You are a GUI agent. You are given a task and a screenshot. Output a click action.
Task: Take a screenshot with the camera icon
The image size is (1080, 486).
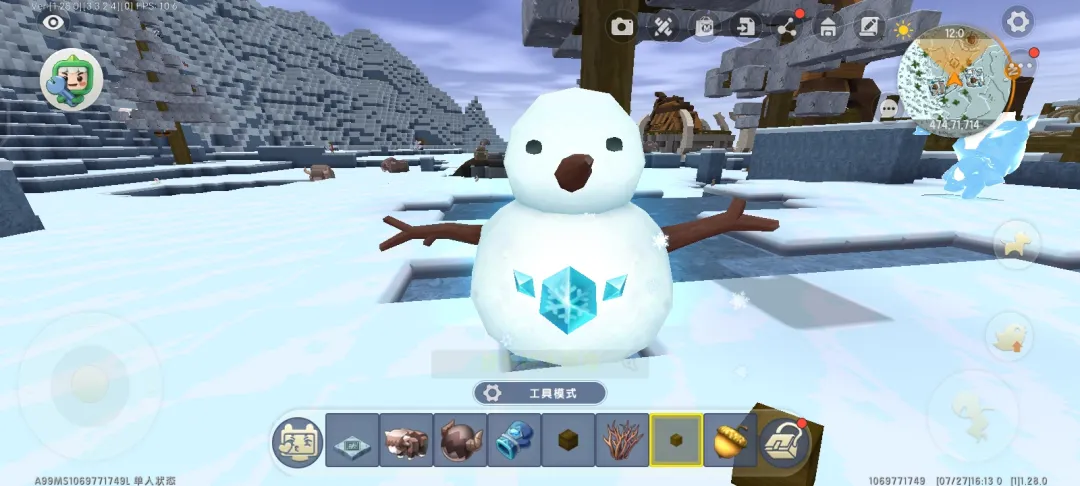pos(624,26)
